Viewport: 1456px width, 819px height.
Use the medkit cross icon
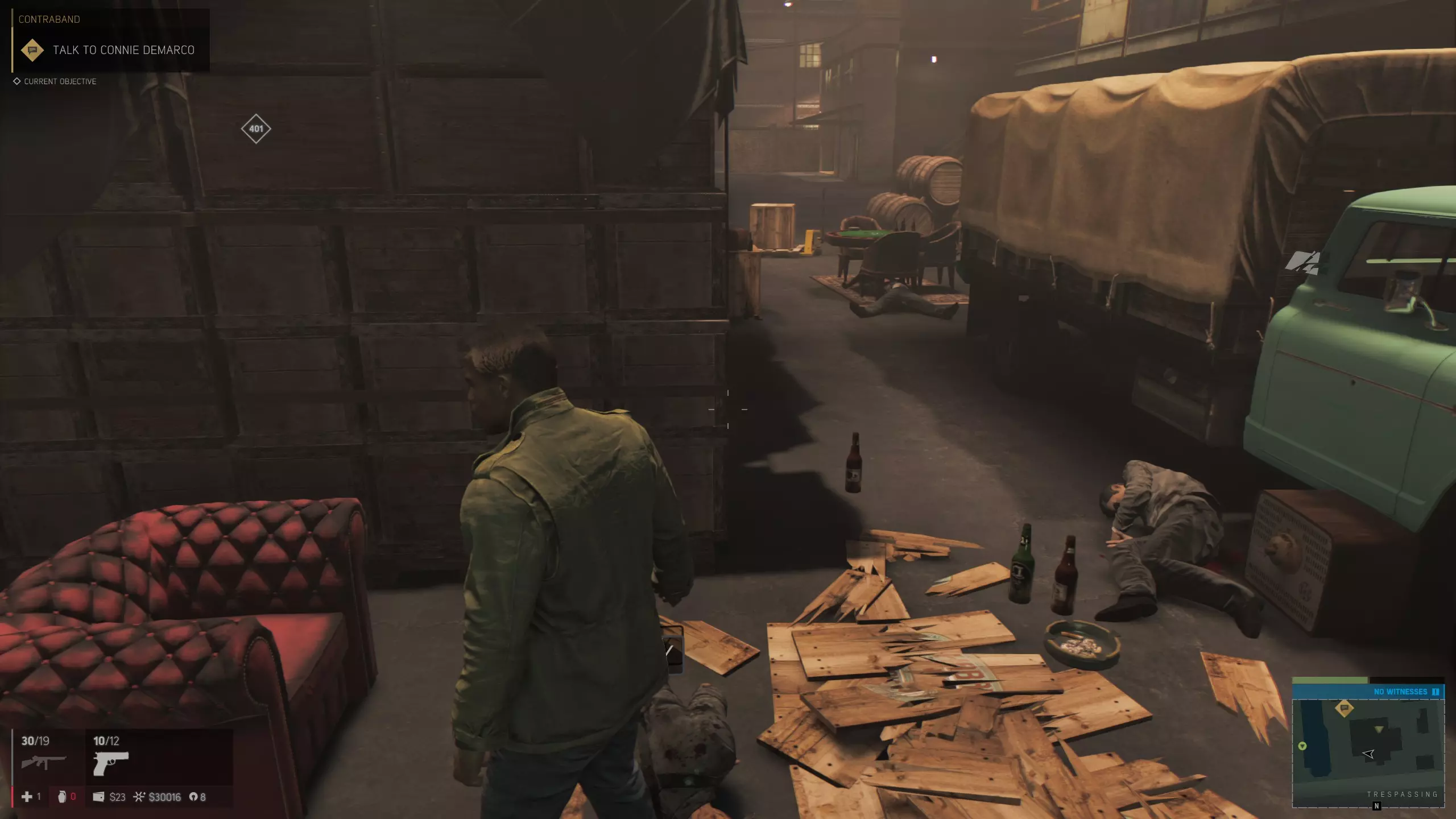pos(27,797)
